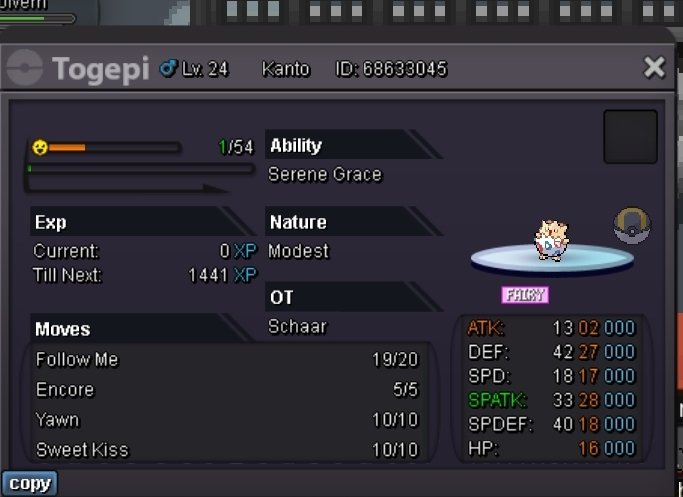
Task: Select the Follow Me move row
Action: coord(227,360)
